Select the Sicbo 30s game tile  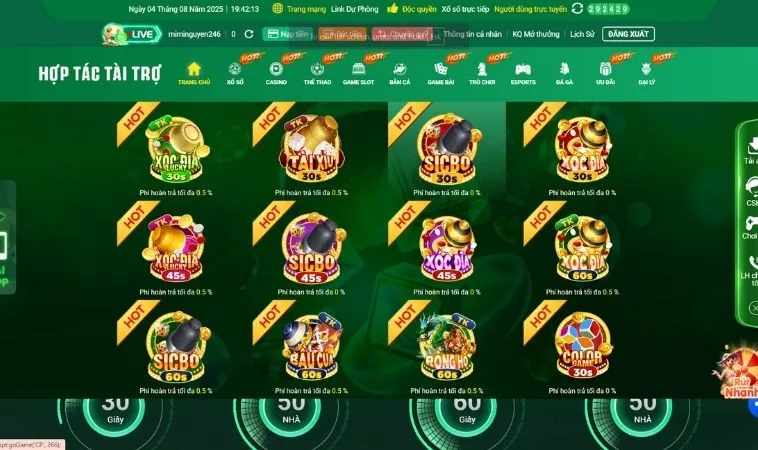[446, 149]
